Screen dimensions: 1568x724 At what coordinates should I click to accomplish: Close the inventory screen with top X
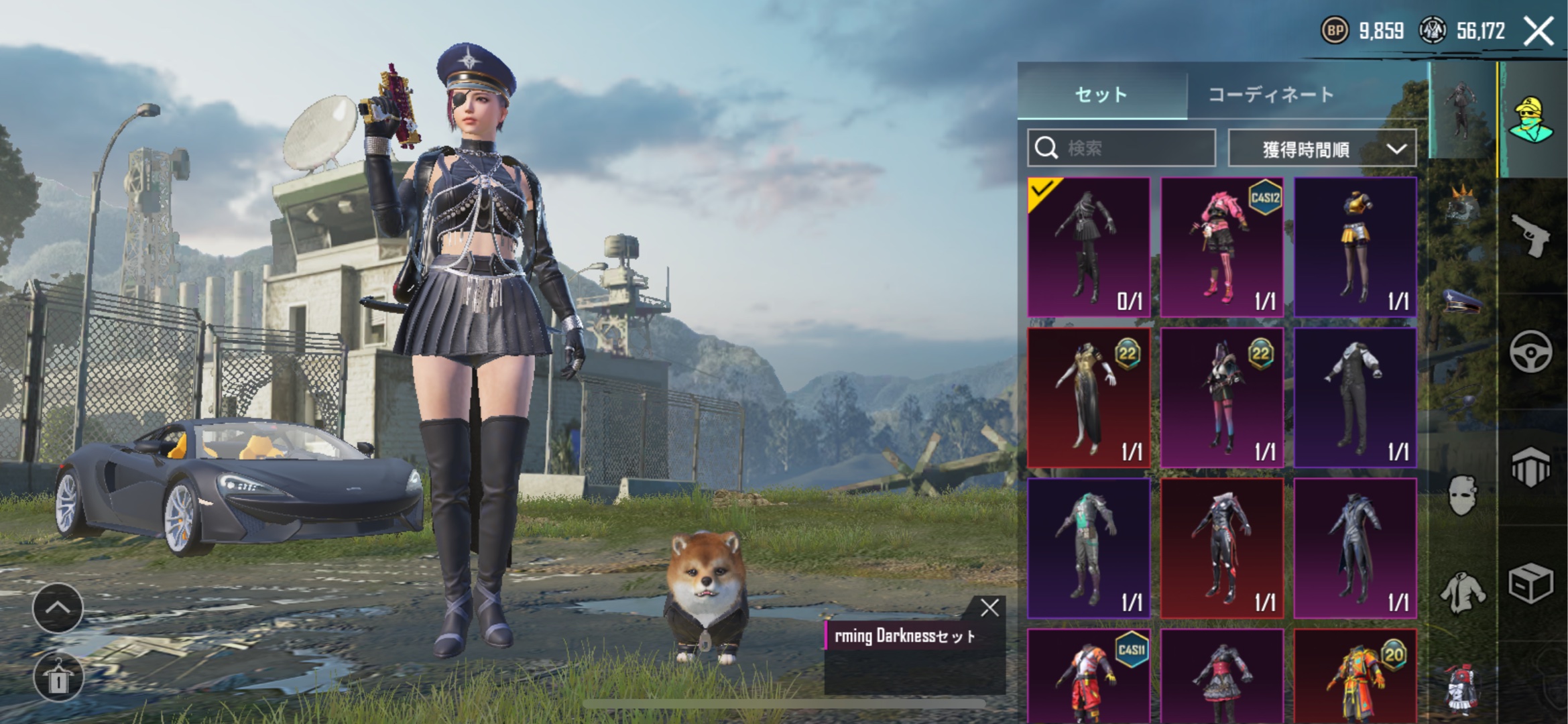[x=1539, y=32]
